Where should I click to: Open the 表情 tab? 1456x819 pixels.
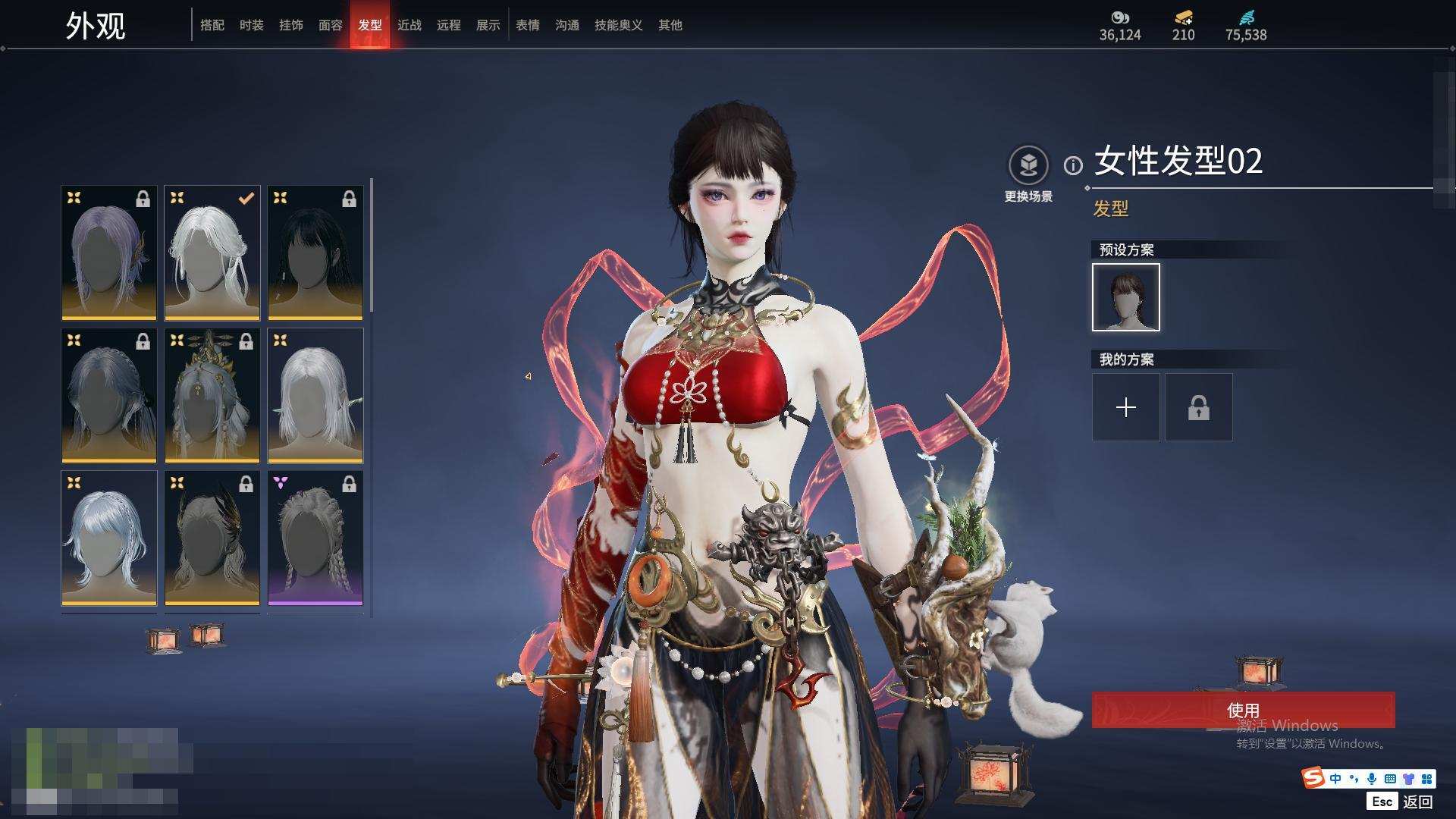click(527, 25)
